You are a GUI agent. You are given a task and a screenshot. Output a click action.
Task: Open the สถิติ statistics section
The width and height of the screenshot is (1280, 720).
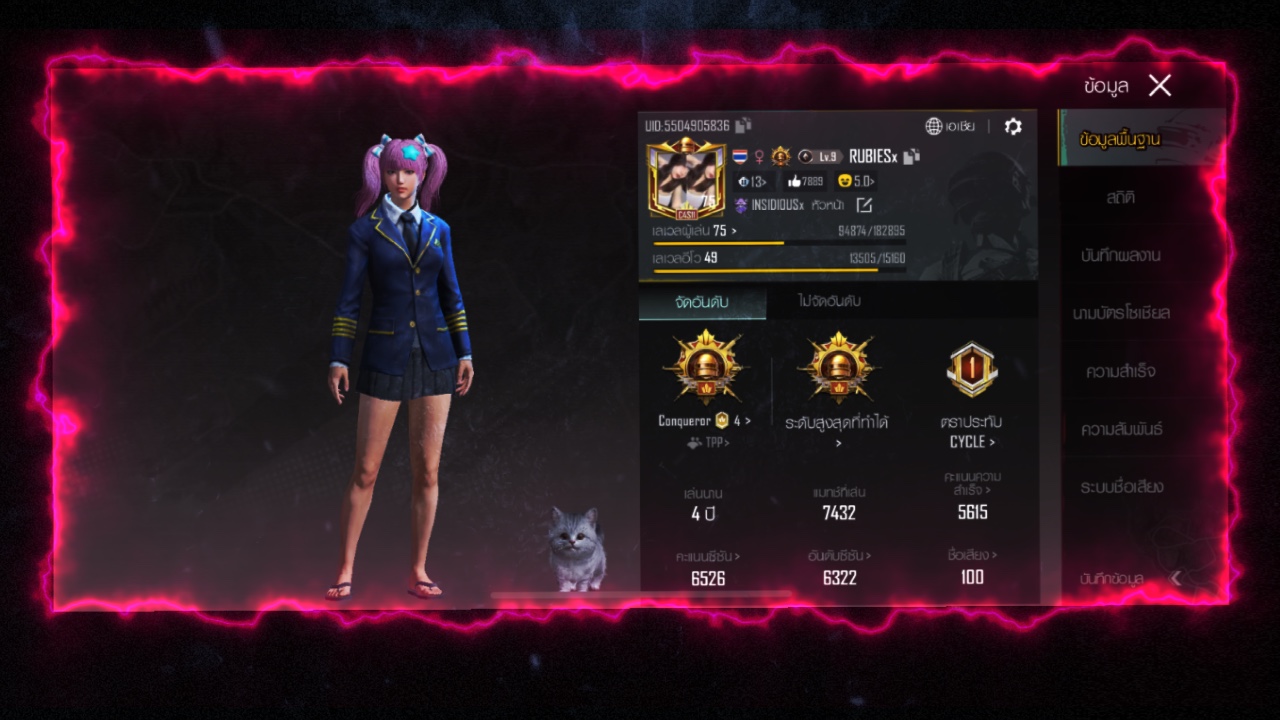tap(1120, 198)
